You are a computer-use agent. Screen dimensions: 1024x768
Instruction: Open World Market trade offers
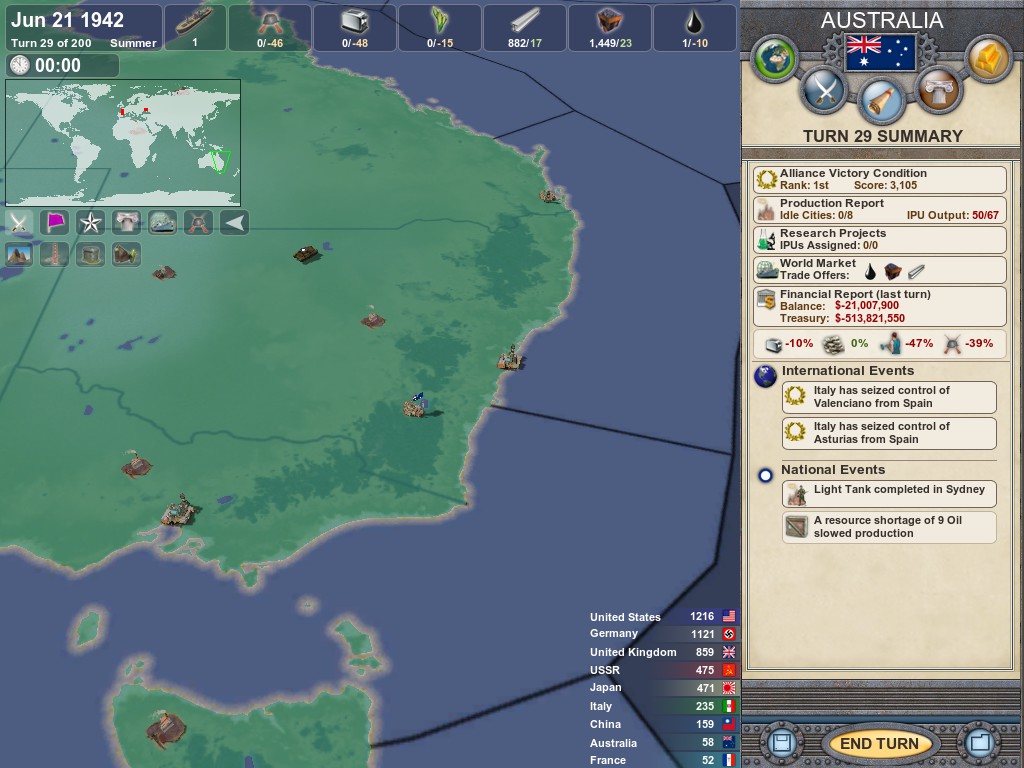879,270
